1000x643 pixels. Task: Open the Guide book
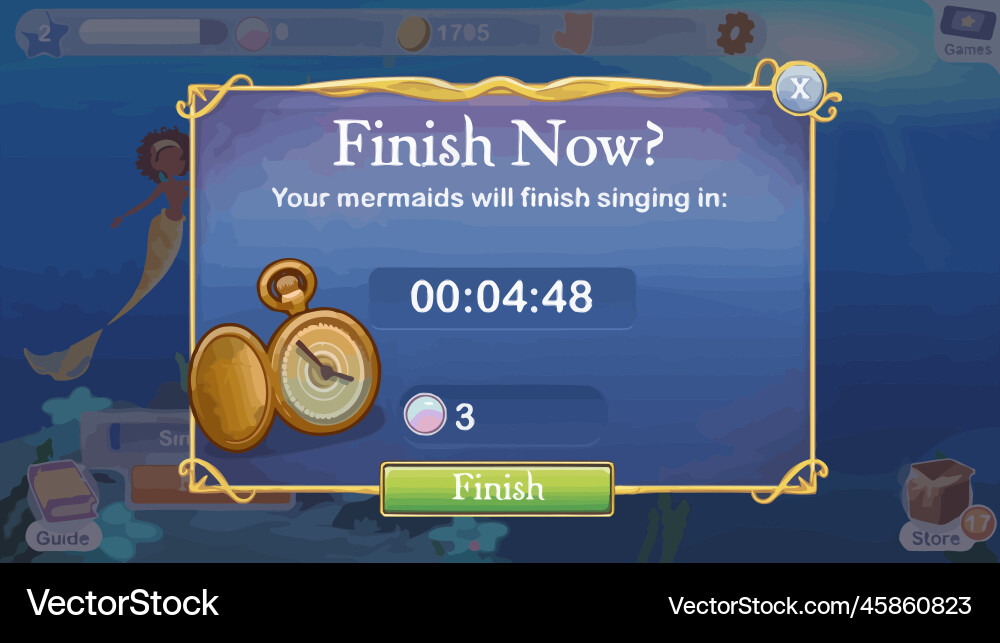pos(62,505)
